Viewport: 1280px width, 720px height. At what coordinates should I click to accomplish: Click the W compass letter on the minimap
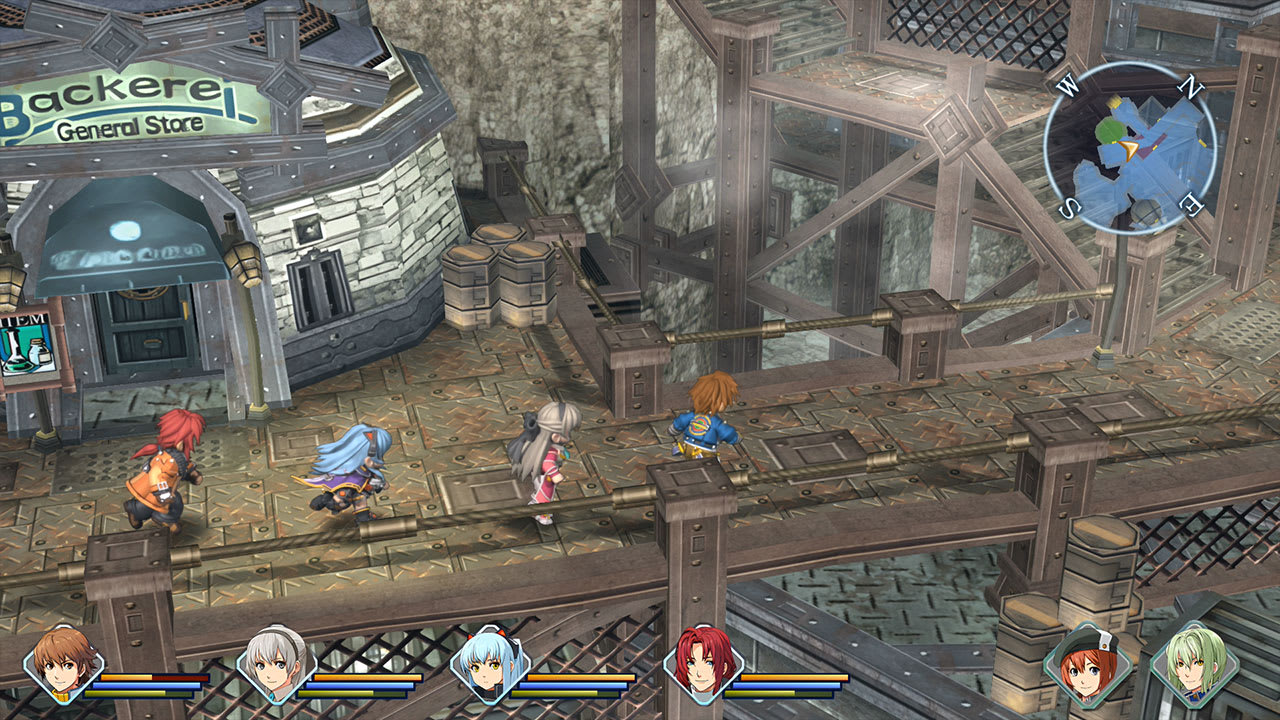point(1068,86)
